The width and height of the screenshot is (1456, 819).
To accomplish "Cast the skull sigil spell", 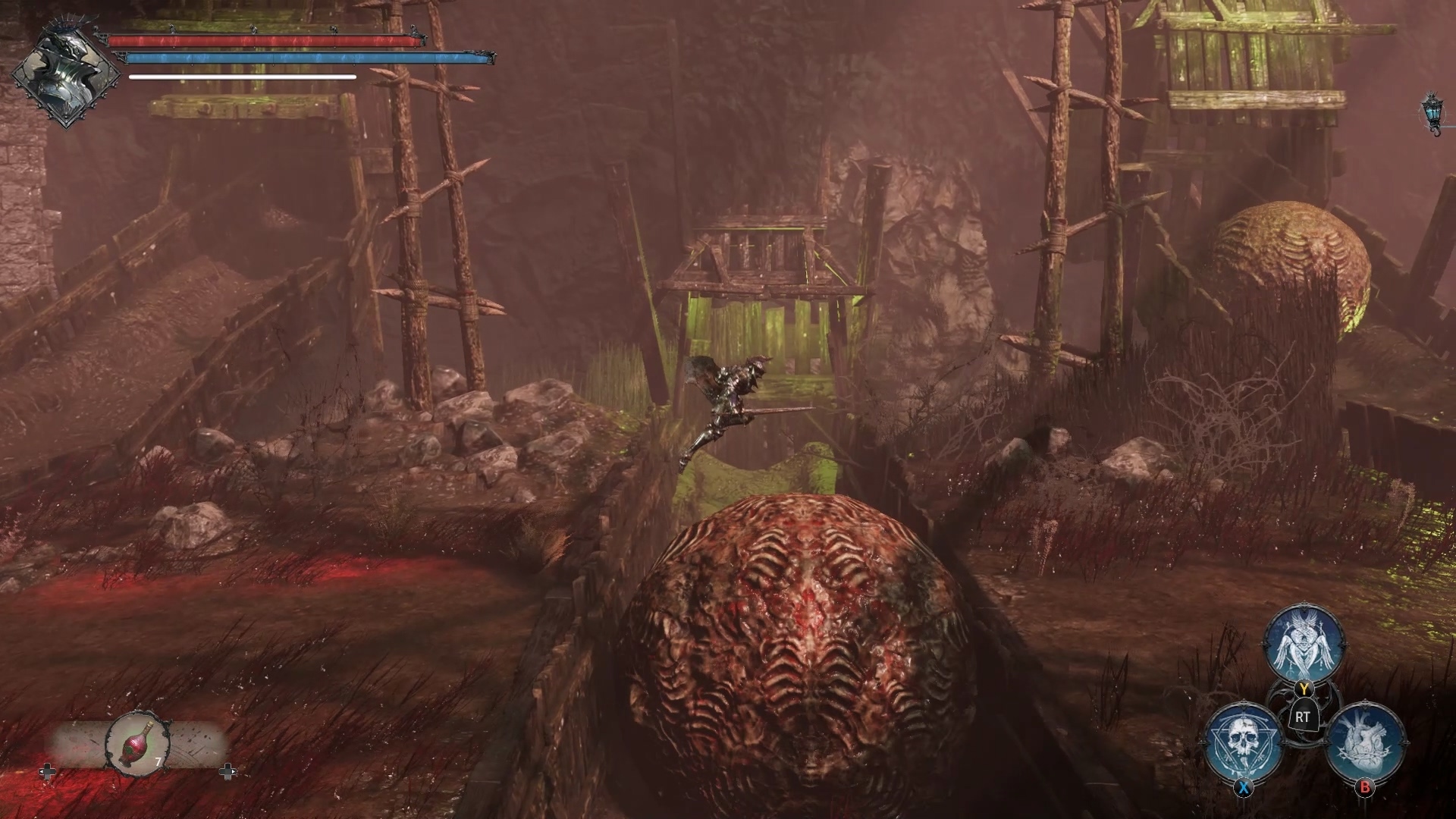I will pos(1244,739).
